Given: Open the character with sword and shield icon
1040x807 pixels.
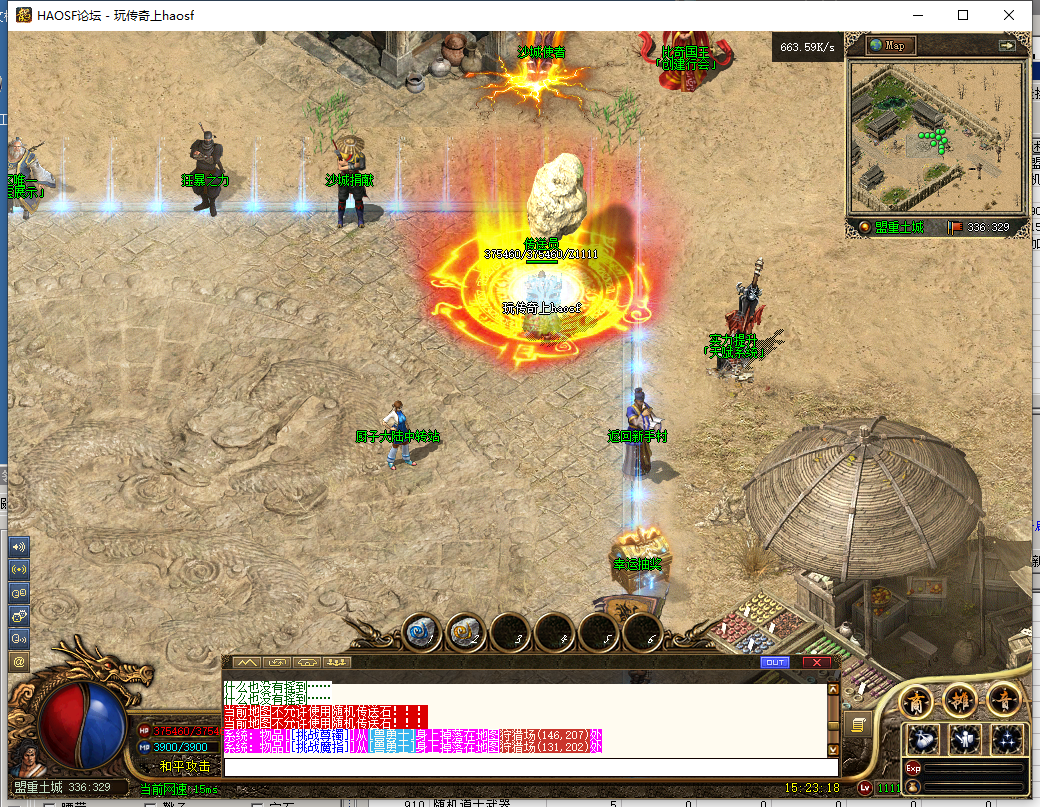Looking at the screenshot, I should point(965,740).
